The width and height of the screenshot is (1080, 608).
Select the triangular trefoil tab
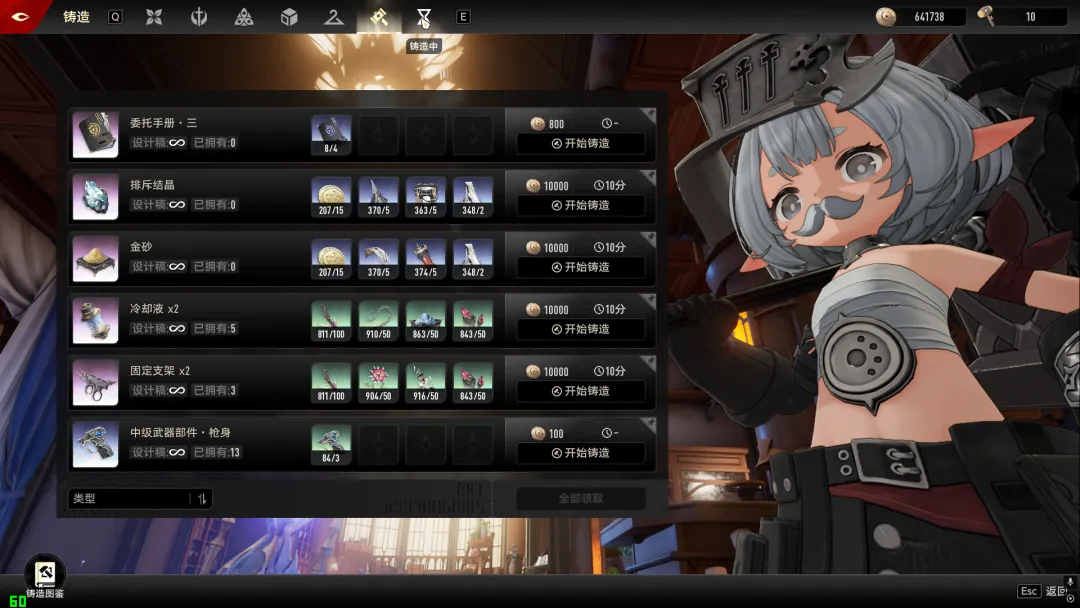tap(244, 17)
